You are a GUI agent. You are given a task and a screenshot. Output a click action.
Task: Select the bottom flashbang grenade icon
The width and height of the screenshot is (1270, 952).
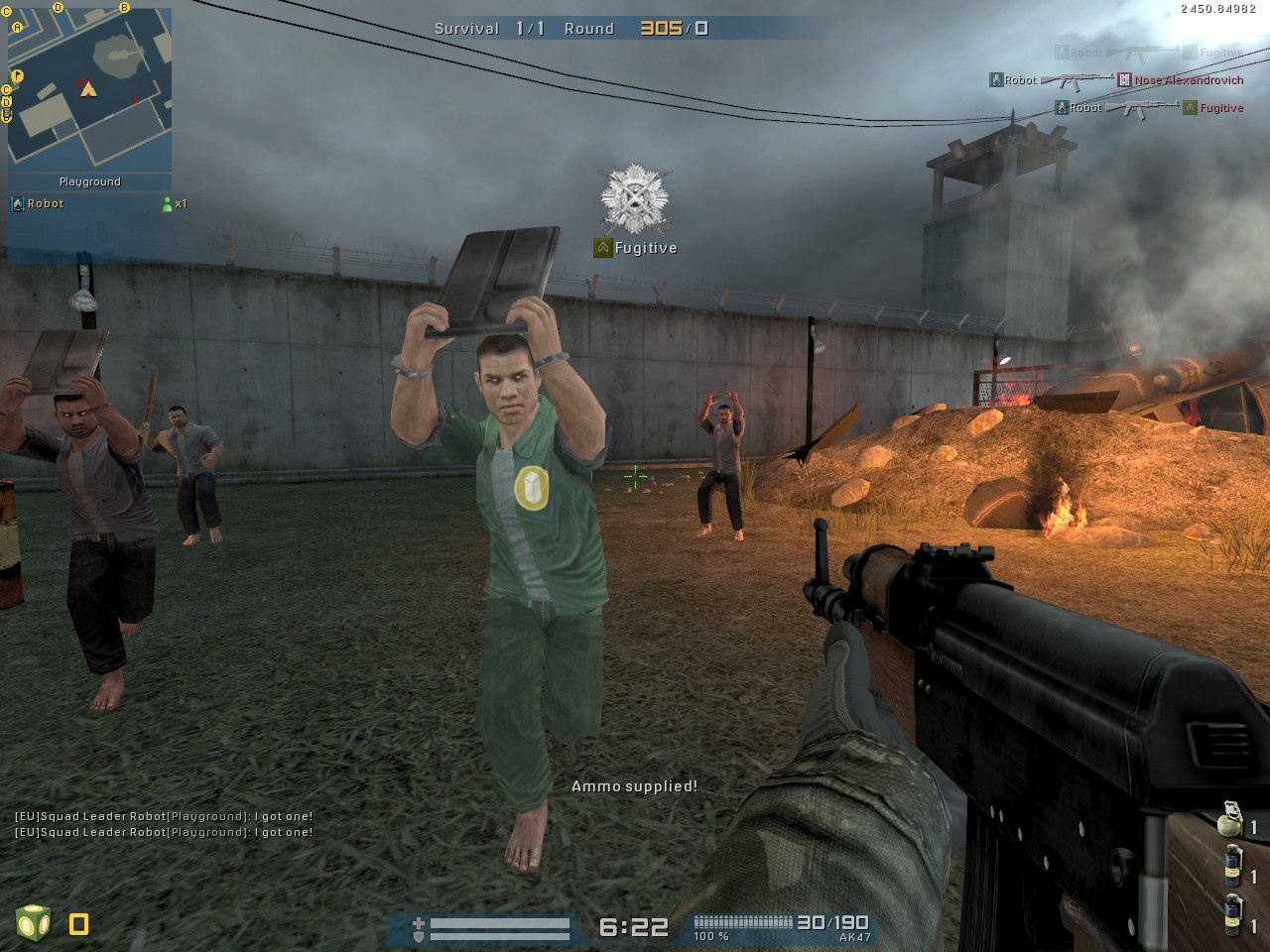(x=1232, y=914)
